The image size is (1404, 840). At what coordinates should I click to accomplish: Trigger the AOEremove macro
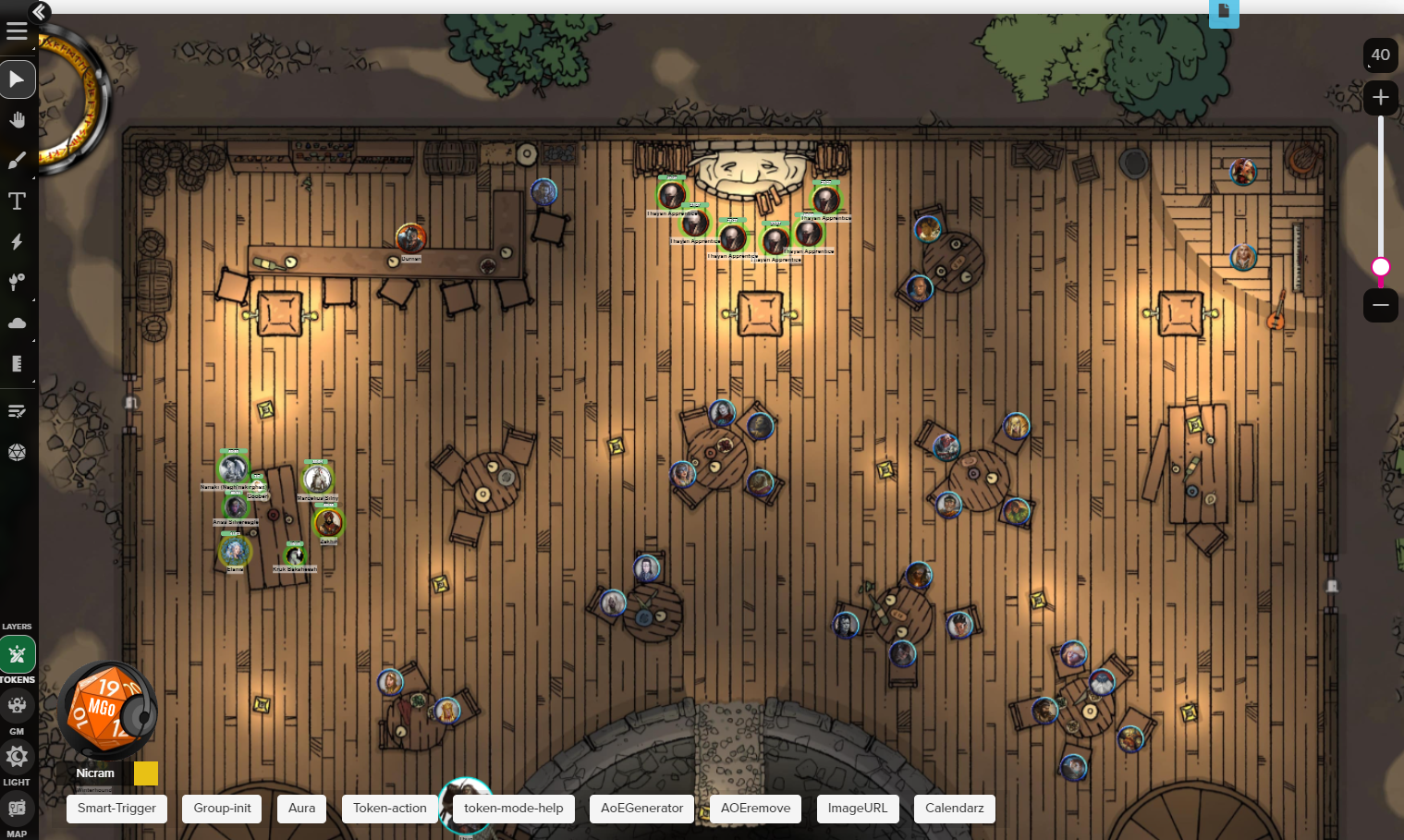coord(755,809)
